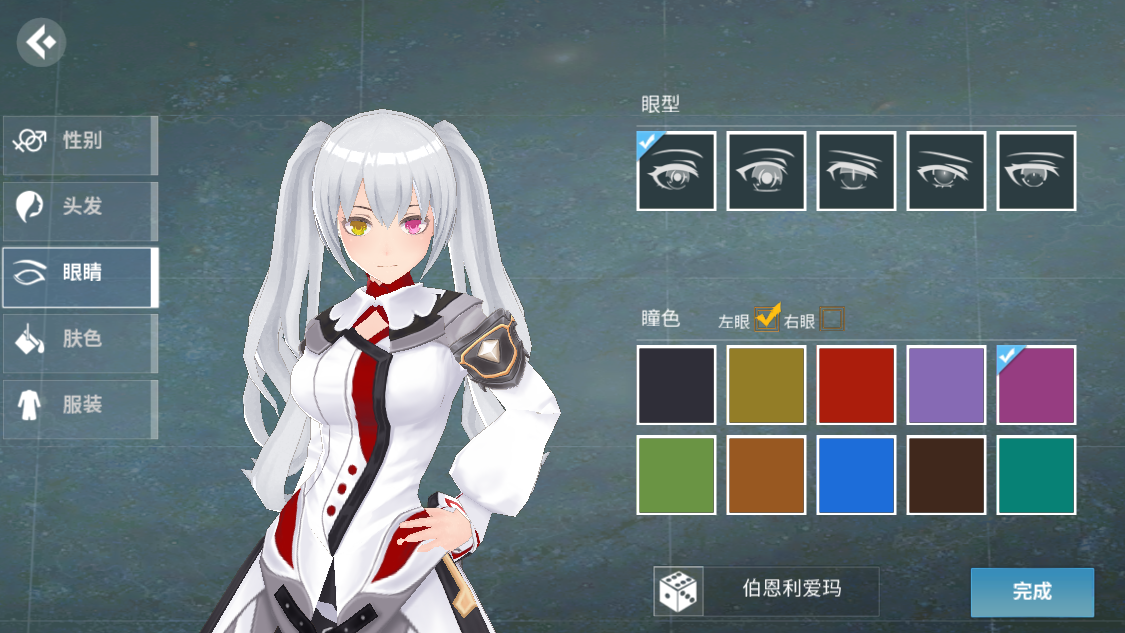Toggle the 左眼 left eye checkbox

(767, 319)
